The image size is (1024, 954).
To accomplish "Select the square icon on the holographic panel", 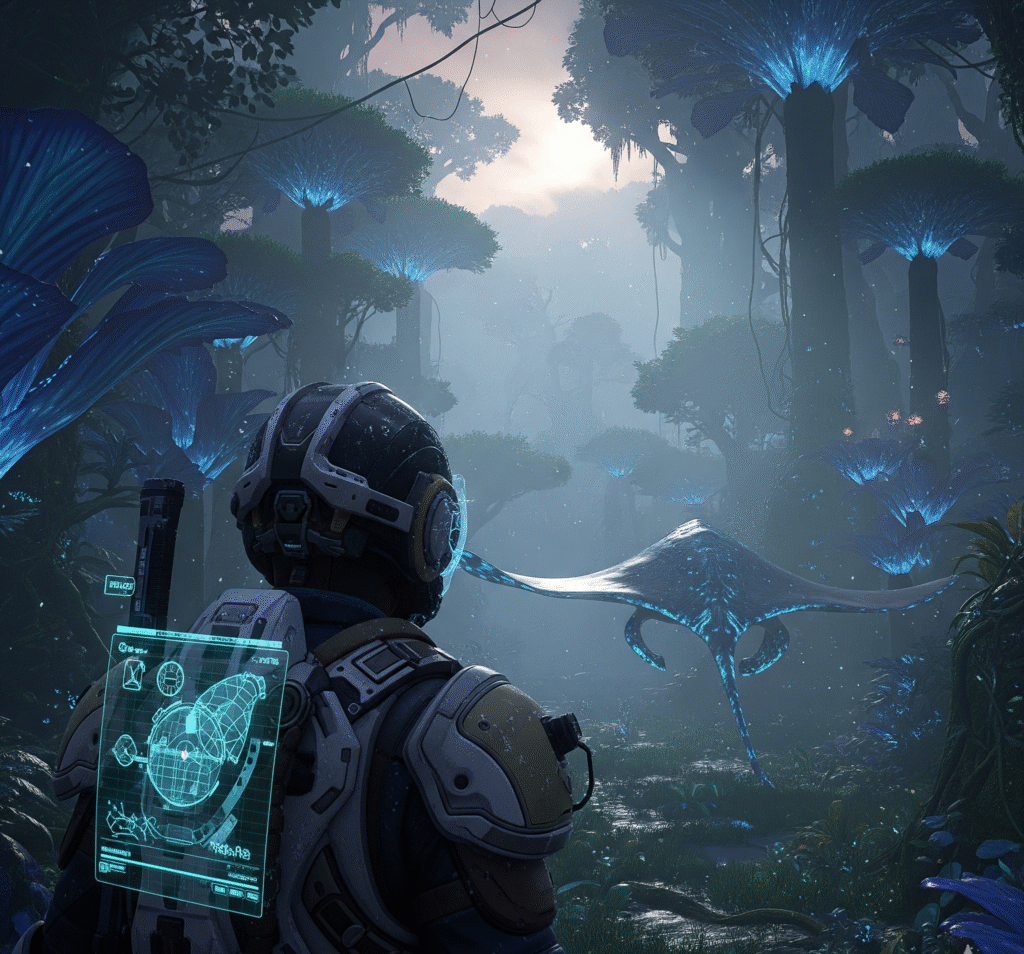I will pyautogui.click(x=134, y=674).
